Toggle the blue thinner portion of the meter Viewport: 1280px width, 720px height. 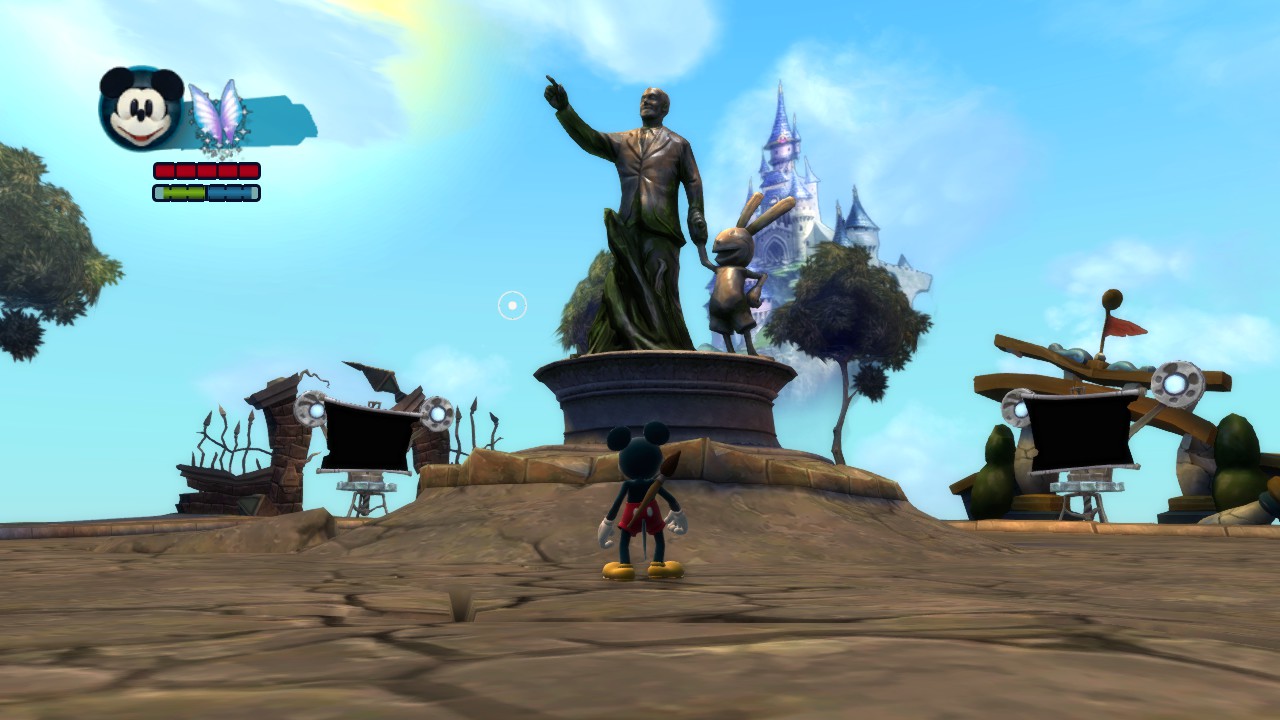tap(230, 192)
